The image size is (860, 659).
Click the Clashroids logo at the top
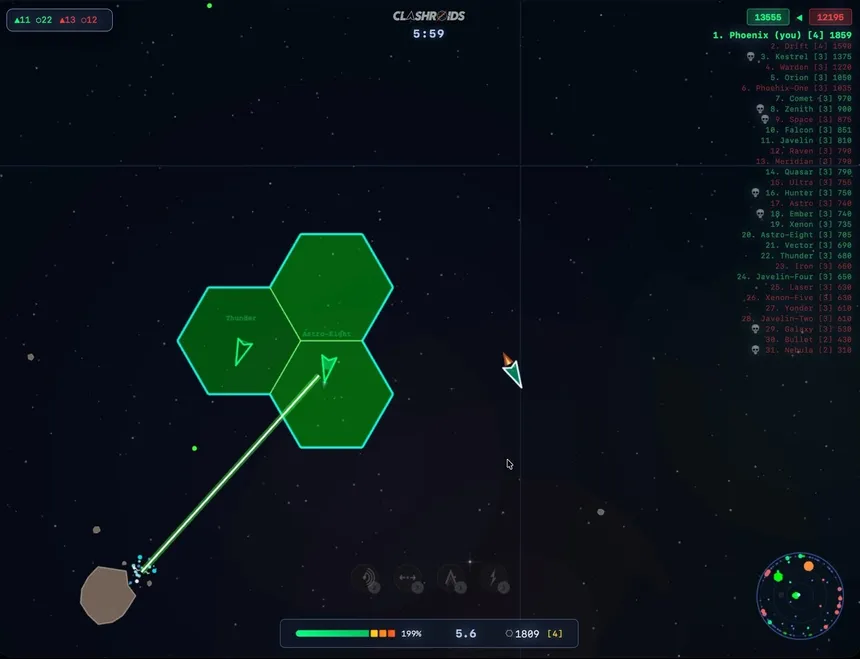pos(429,16)
